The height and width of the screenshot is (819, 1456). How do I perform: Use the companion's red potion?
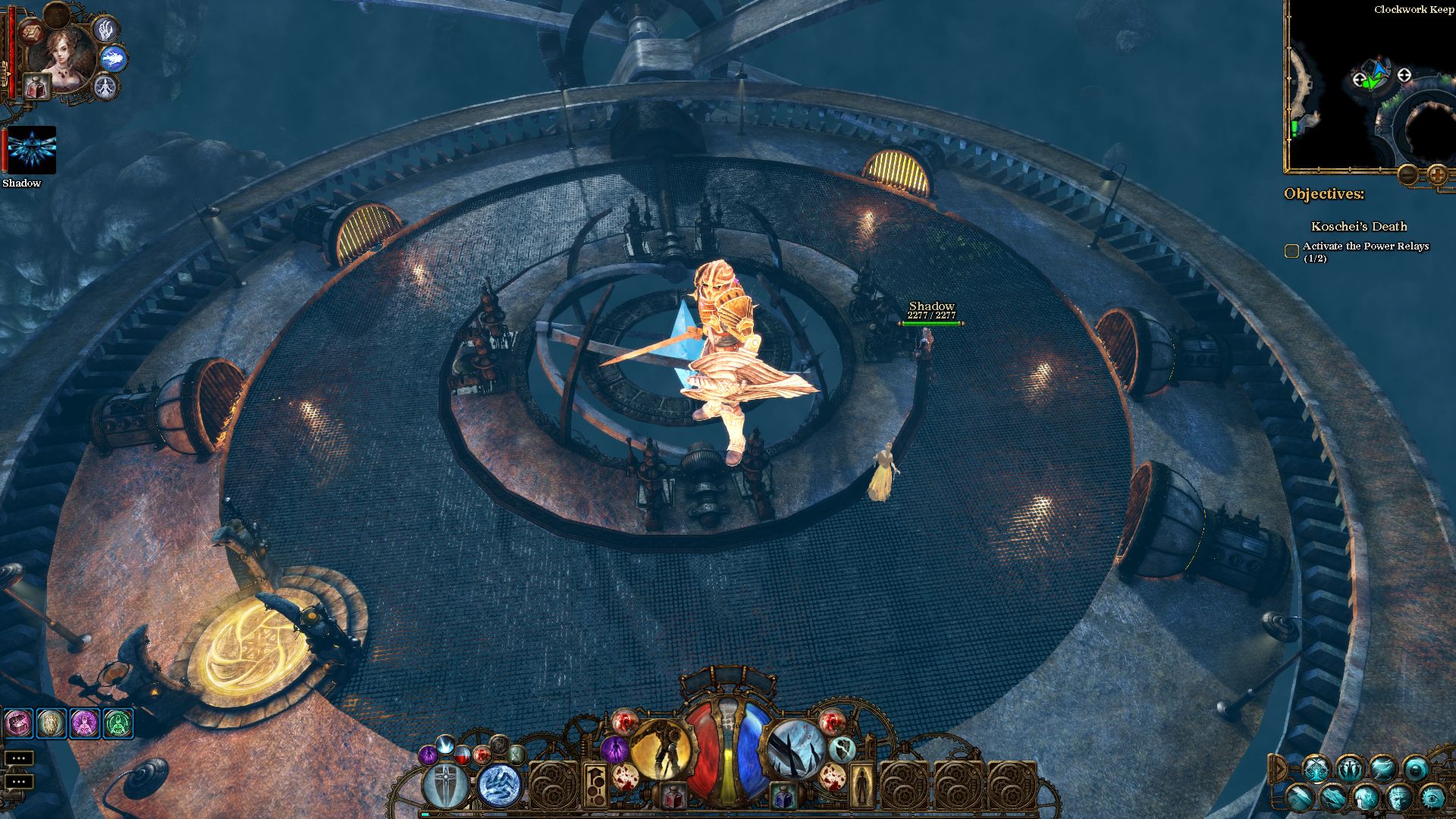coord(36,86)
